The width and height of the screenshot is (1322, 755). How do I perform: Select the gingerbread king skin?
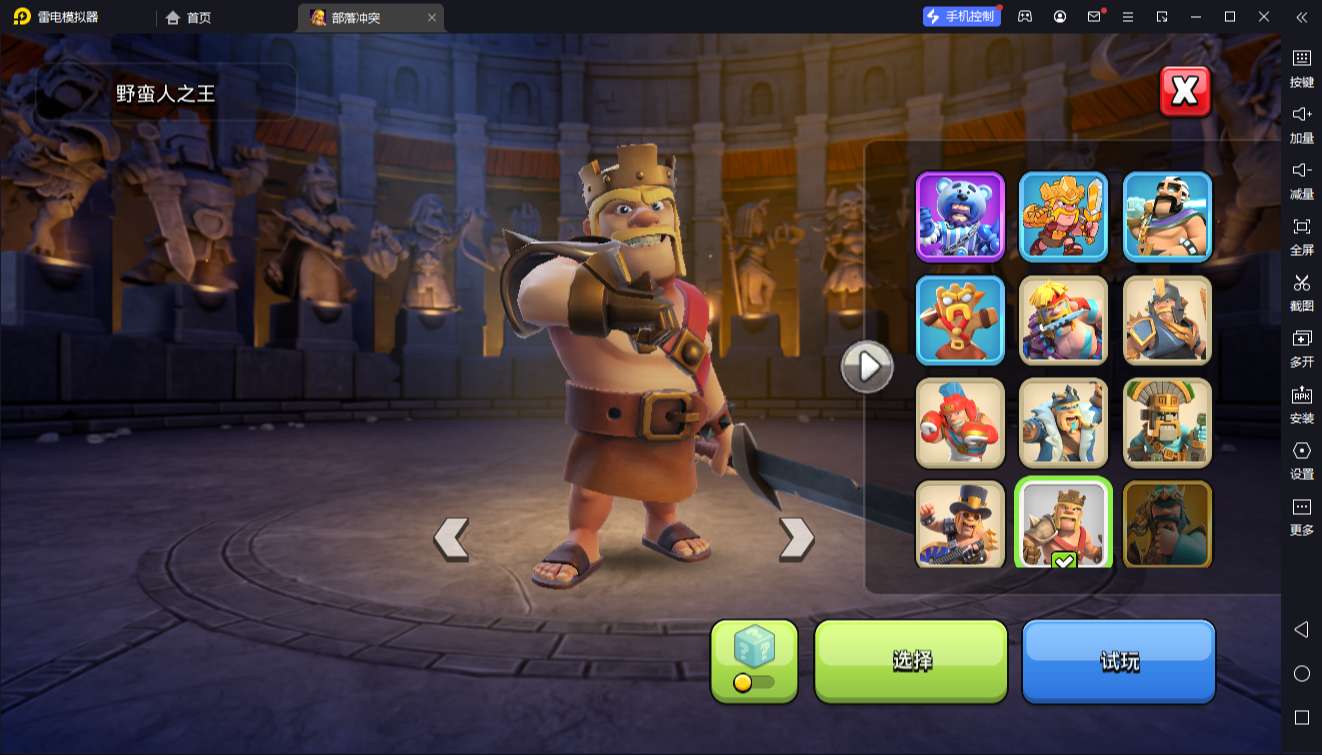click(x=960, y=319)
